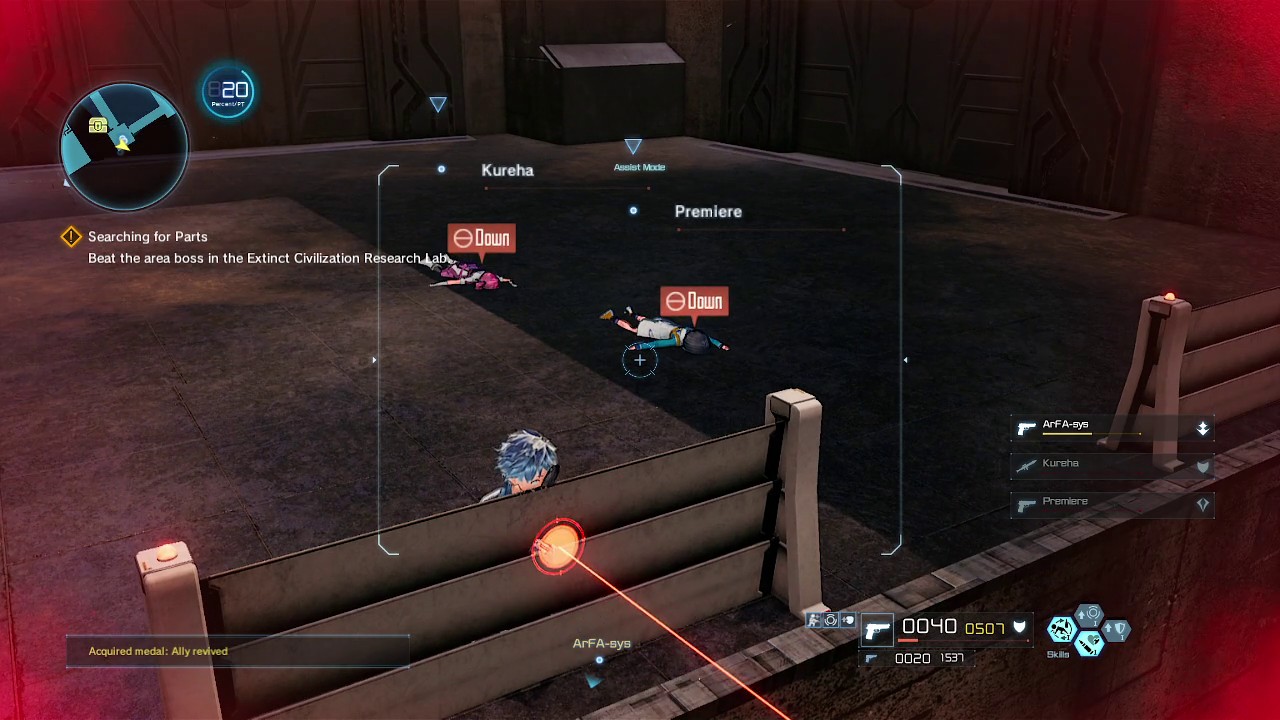Choose Kureha's party list row

(1112, 465)
